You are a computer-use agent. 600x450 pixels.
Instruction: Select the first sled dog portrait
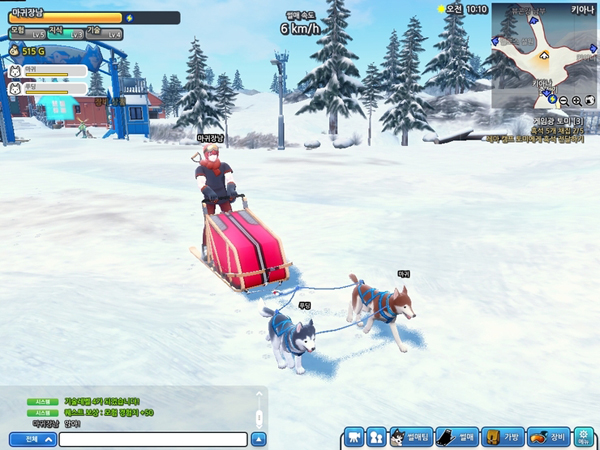pos(15,72)
